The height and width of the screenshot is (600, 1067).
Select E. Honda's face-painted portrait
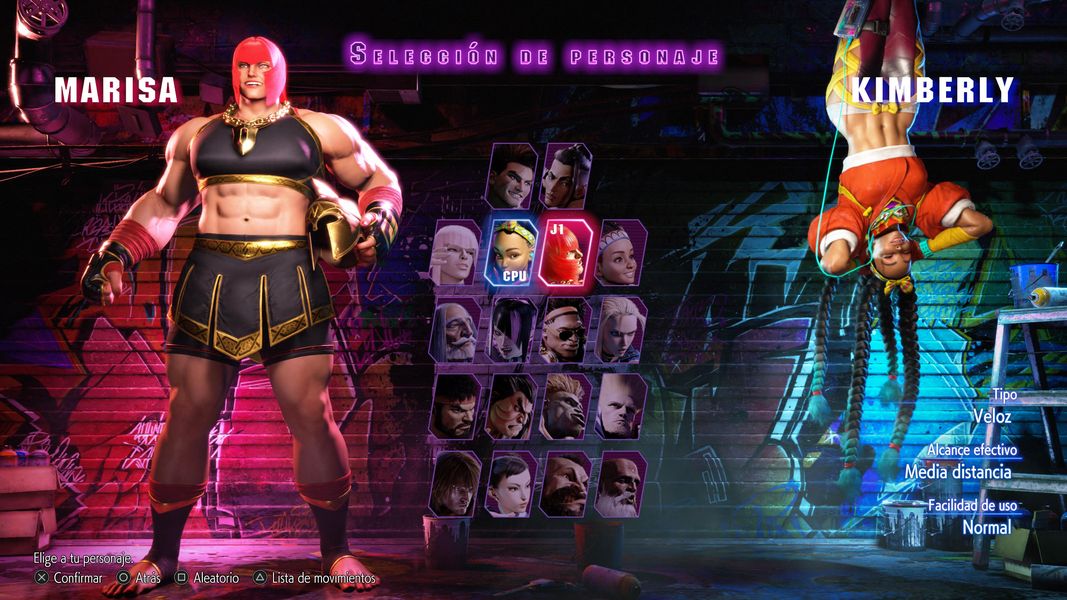pos(511,407)
